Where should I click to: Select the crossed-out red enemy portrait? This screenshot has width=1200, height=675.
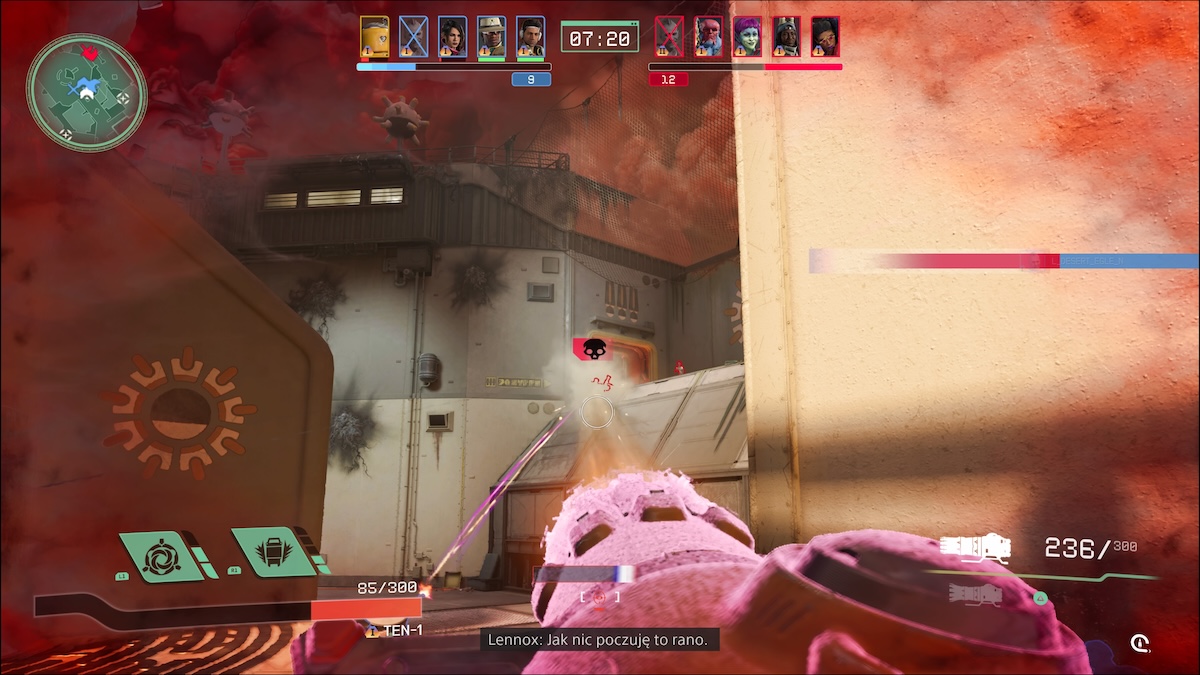point(669,37)
